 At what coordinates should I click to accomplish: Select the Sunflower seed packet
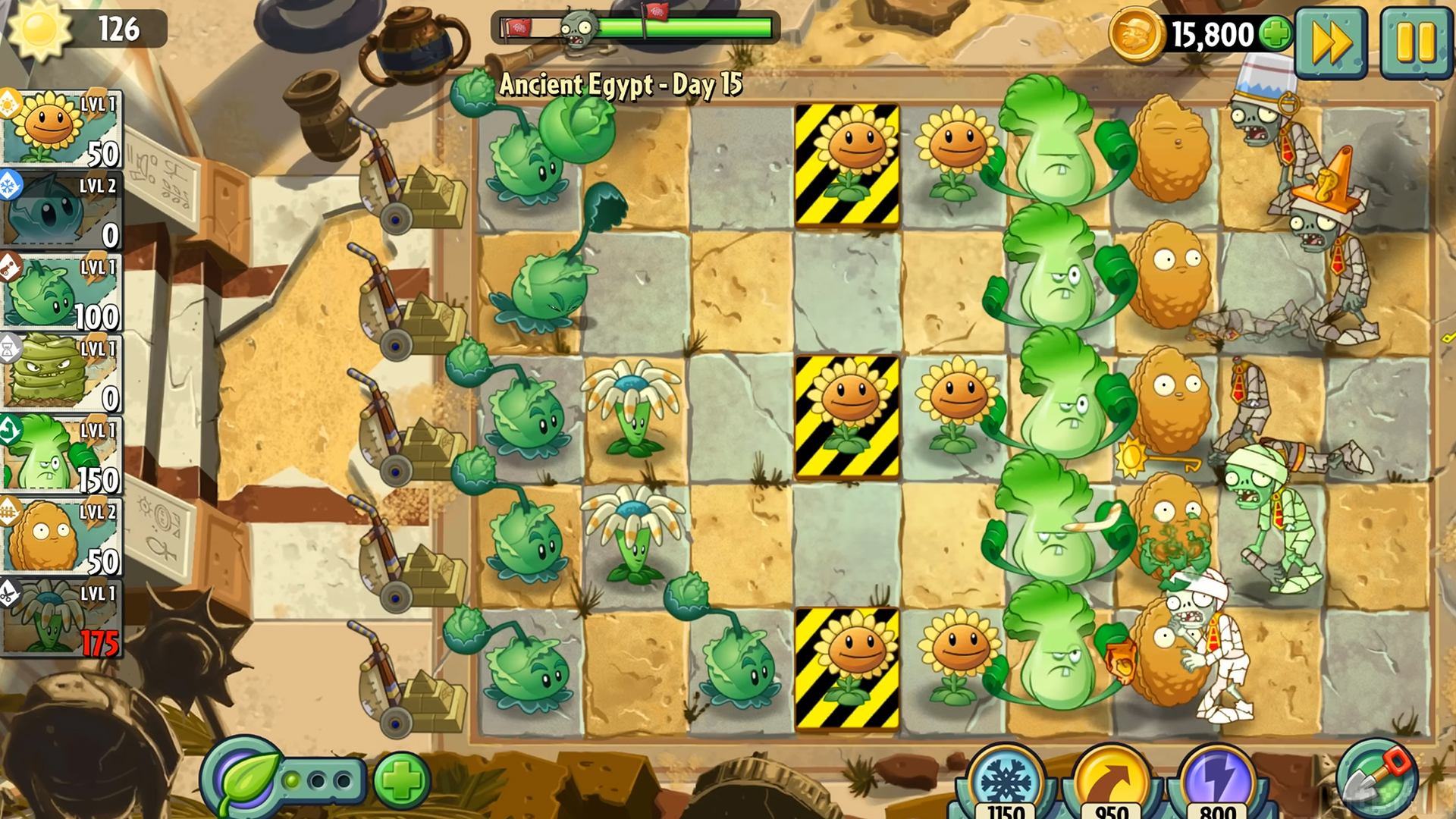pyautogui.click(x=62, y=129)
